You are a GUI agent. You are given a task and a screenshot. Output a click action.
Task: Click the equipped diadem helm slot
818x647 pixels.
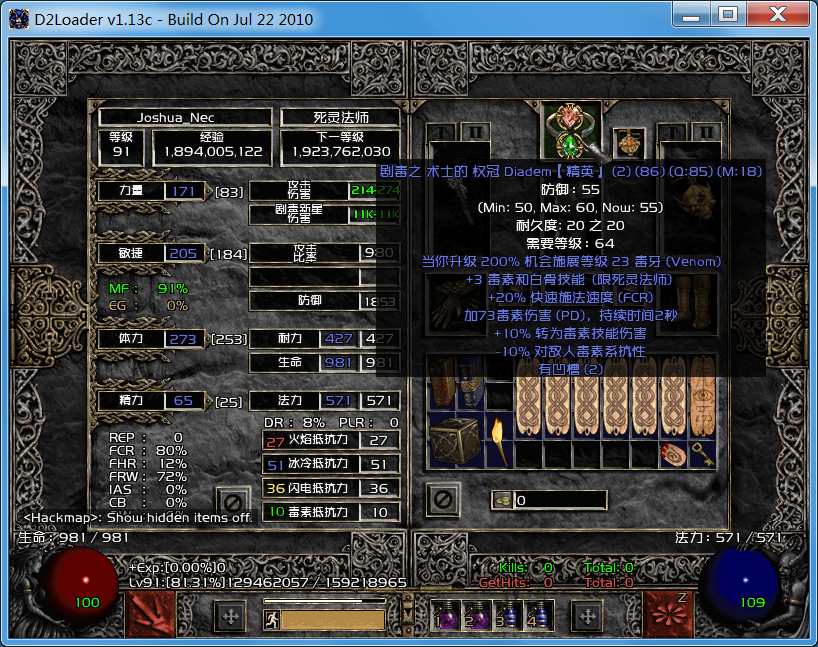(572, 131)
